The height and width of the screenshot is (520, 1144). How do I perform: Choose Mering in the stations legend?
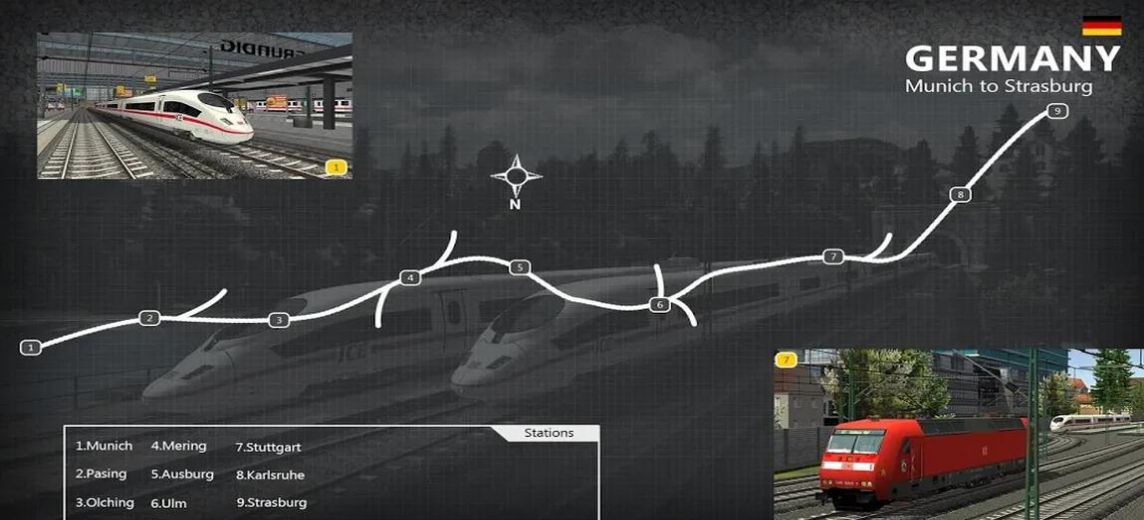point(179,446)
